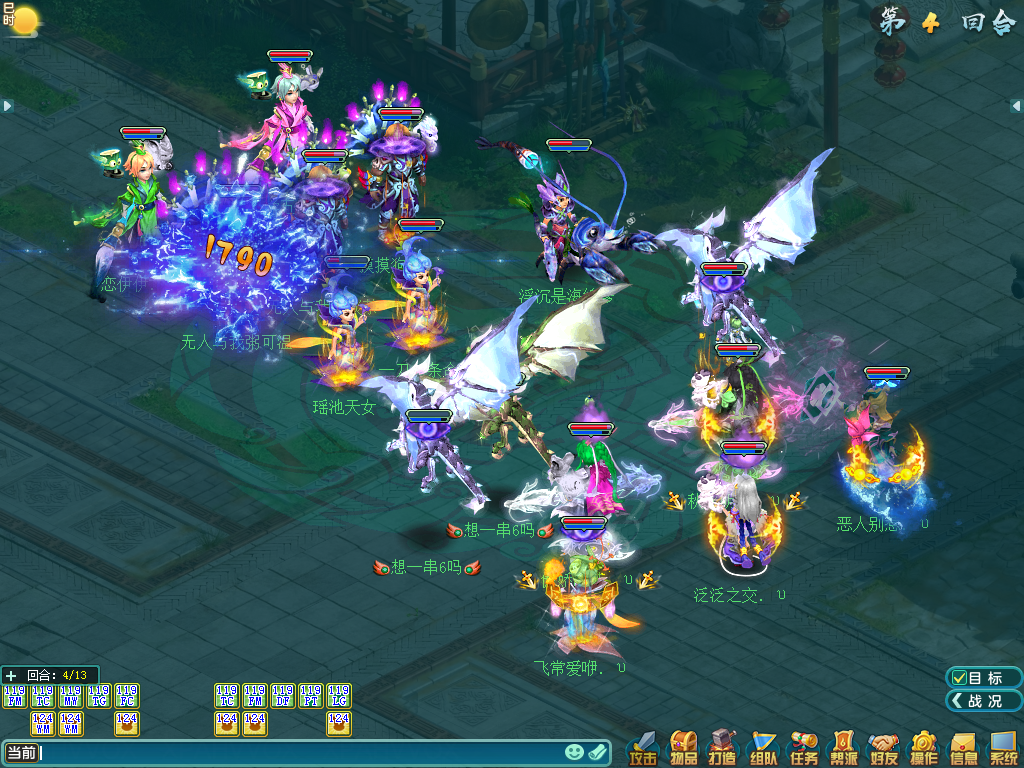Switch the 当前 chat channel selector
Viewport: 1024px width, 768px height.
point(21,752)
